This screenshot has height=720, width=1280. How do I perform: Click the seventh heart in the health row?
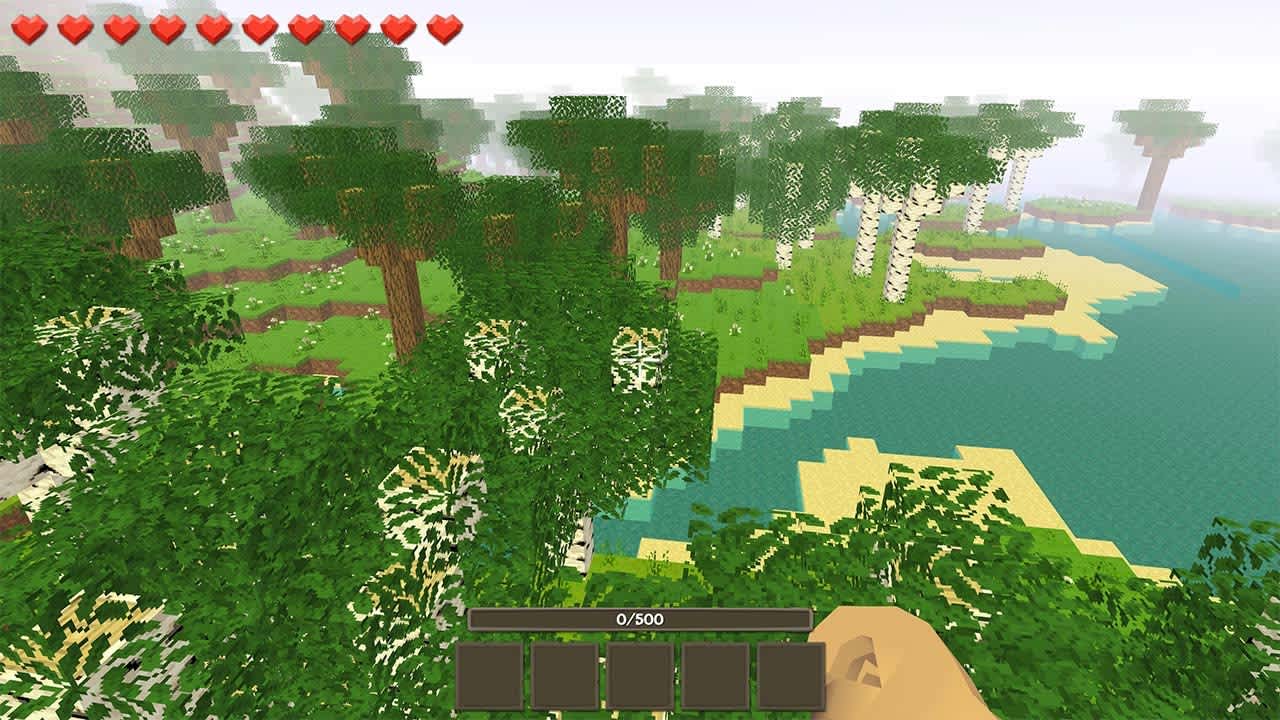point(306,28)
